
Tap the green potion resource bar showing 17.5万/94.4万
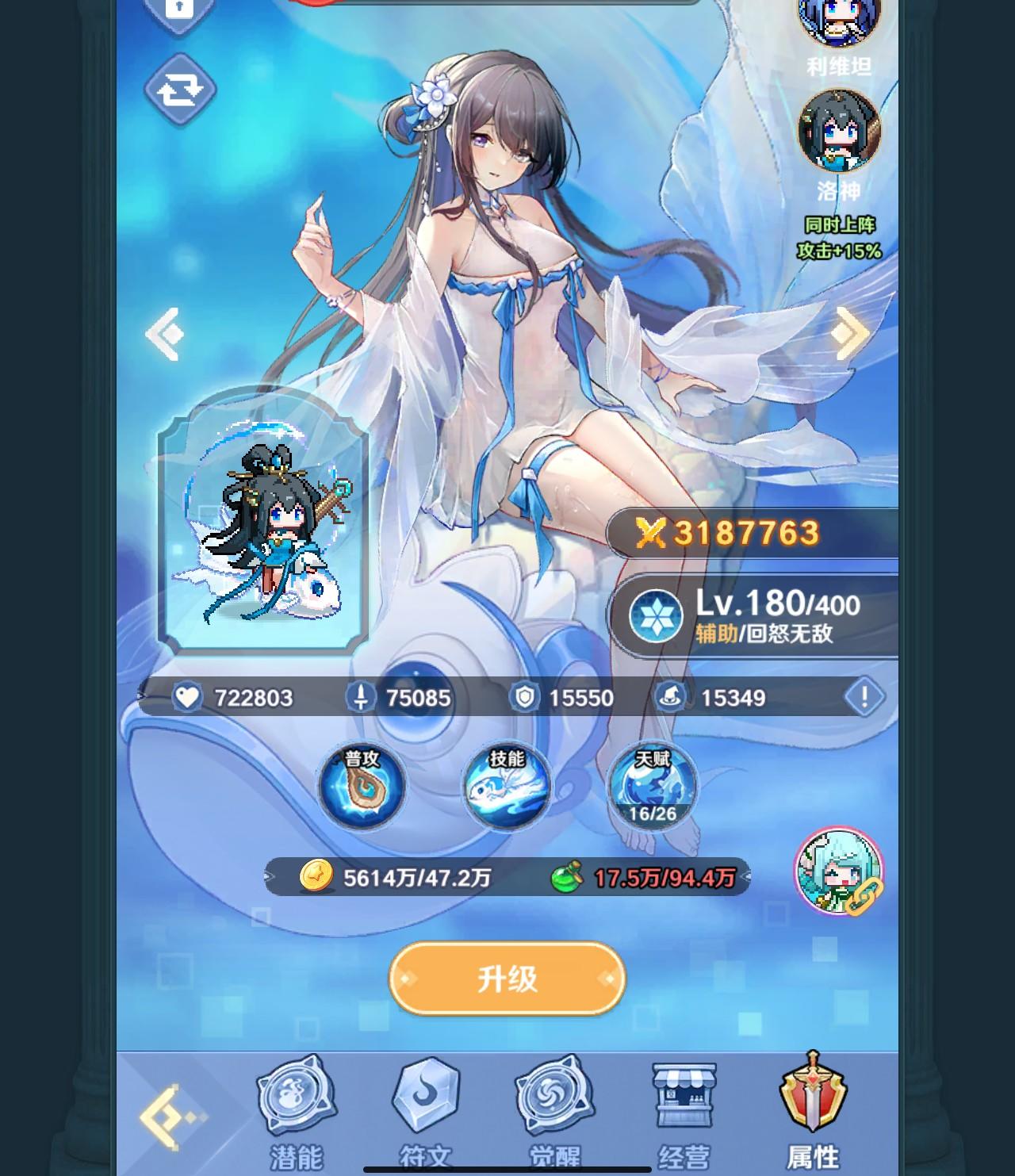[x=650, y=876]
